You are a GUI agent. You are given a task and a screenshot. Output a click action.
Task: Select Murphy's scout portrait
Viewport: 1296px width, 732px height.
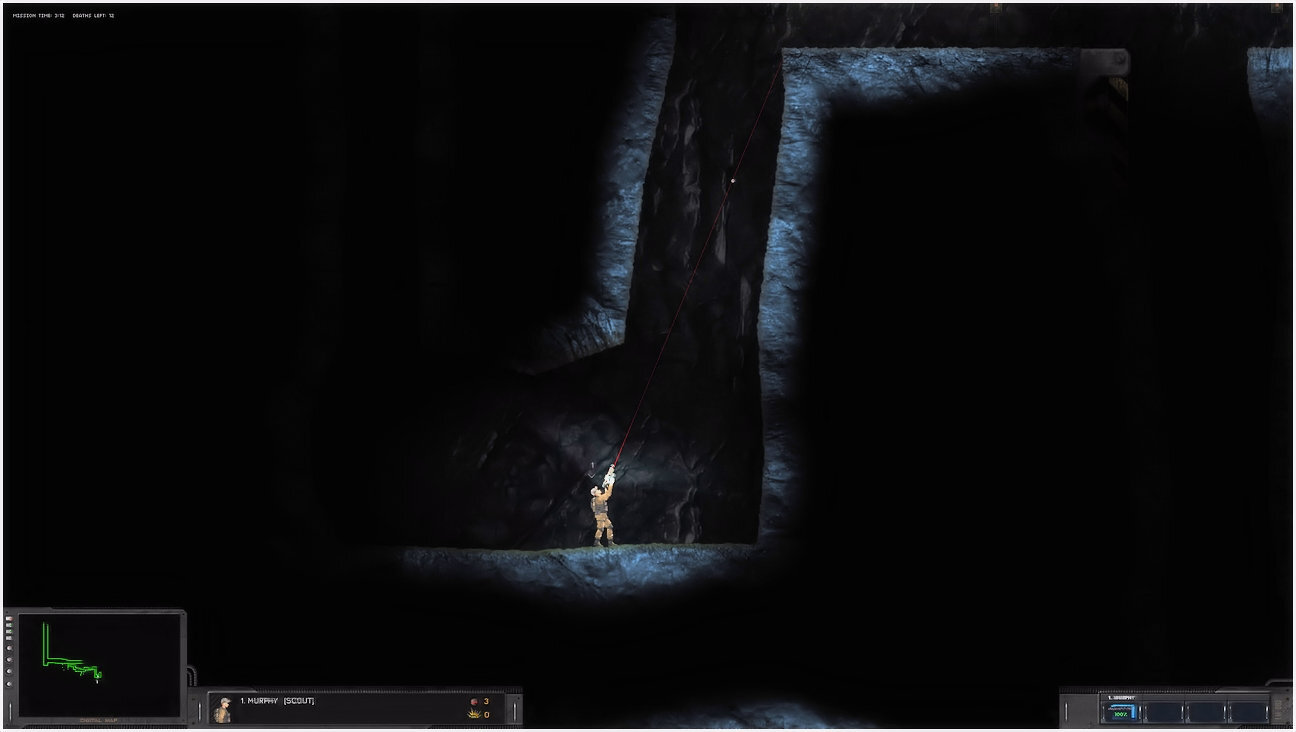click(223, 709)
